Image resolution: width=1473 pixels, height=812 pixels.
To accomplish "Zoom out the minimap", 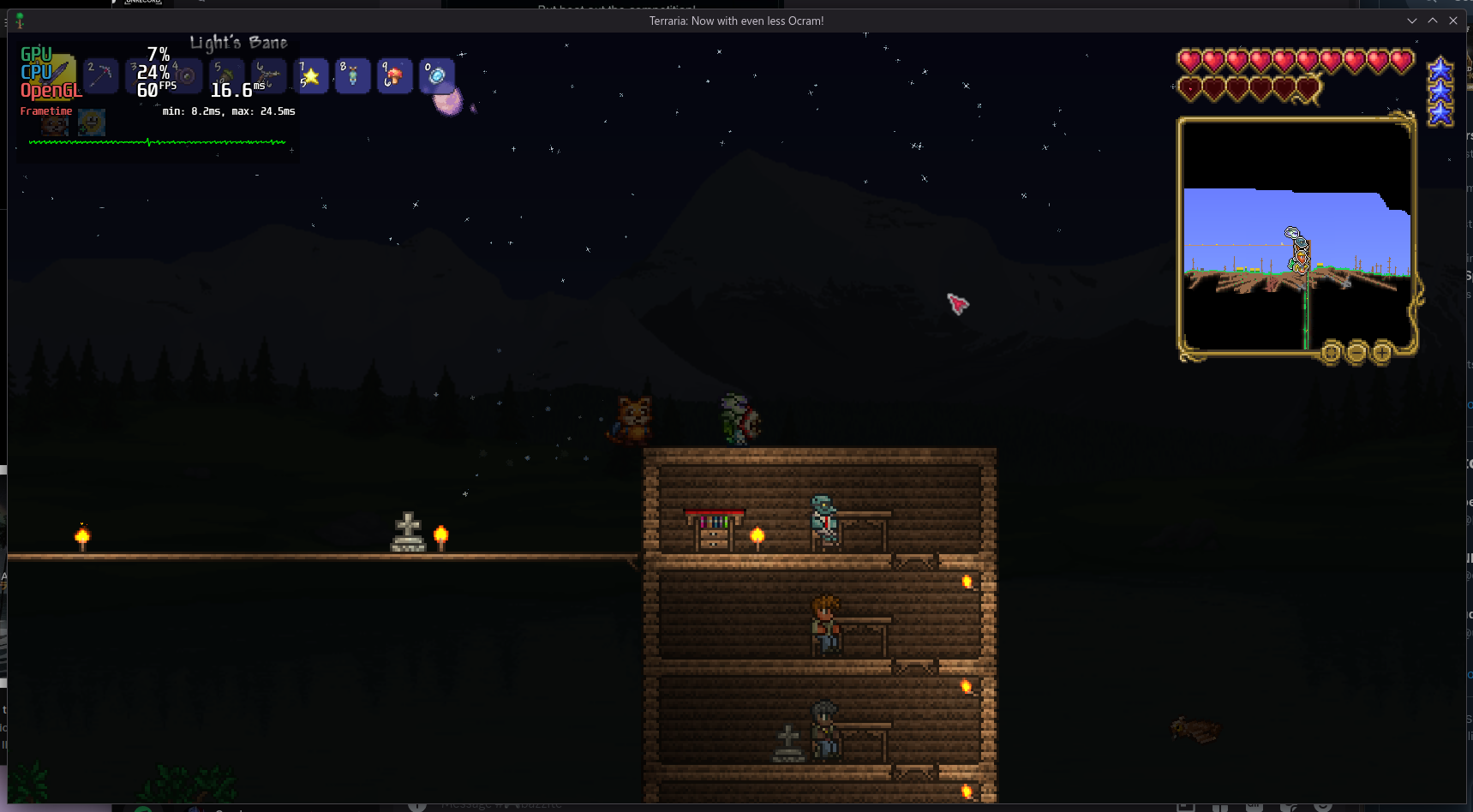I will point(1356,352).
